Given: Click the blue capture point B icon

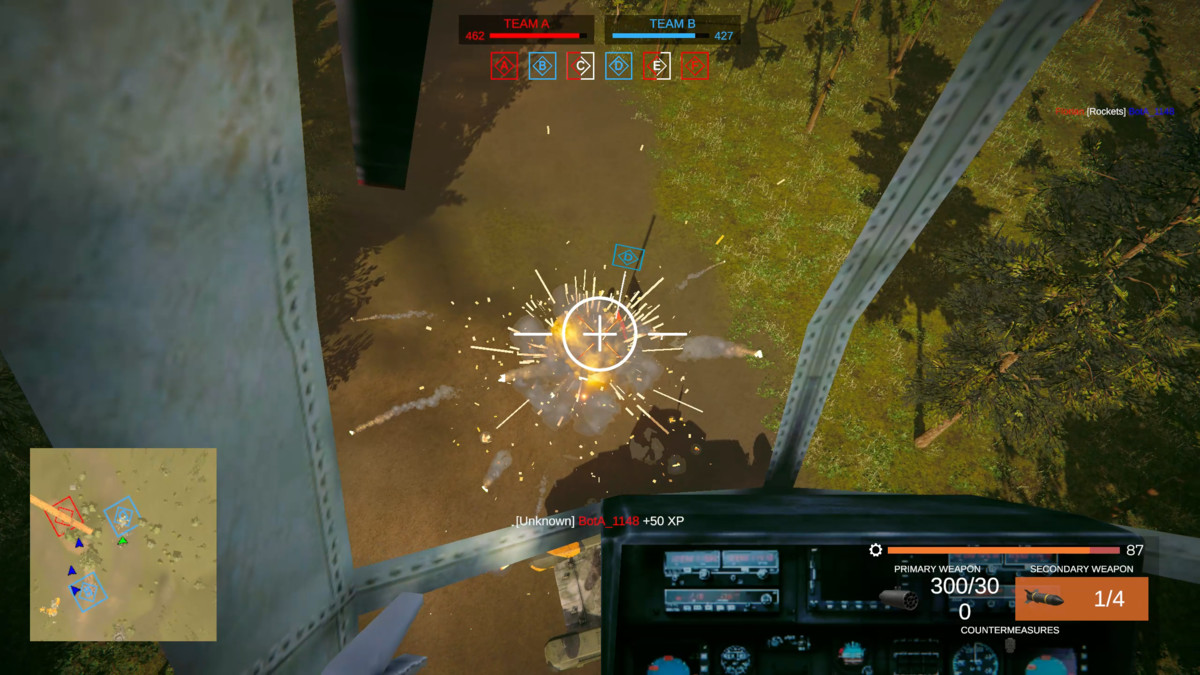Looking at the screenshot, I should coord(542,66).
